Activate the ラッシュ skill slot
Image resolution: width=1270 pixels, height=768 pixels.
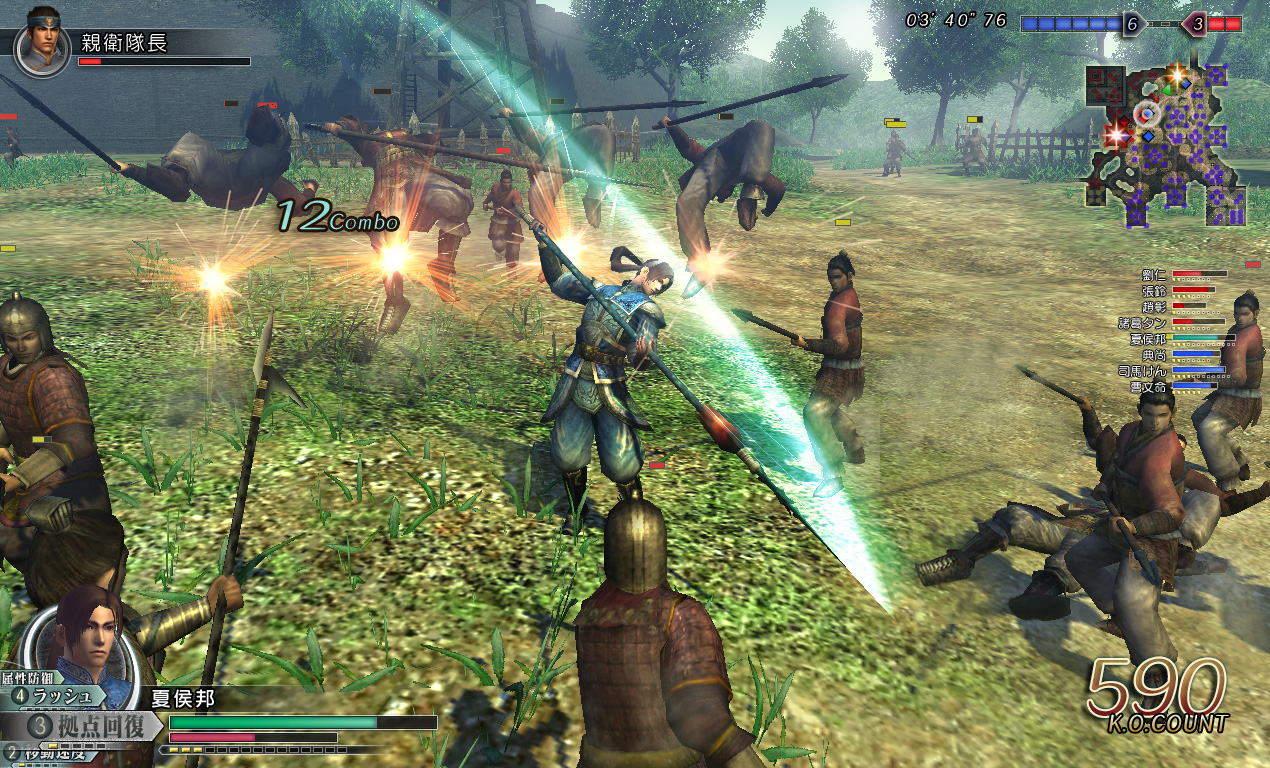pyautogui.click(x=62, y=696)
